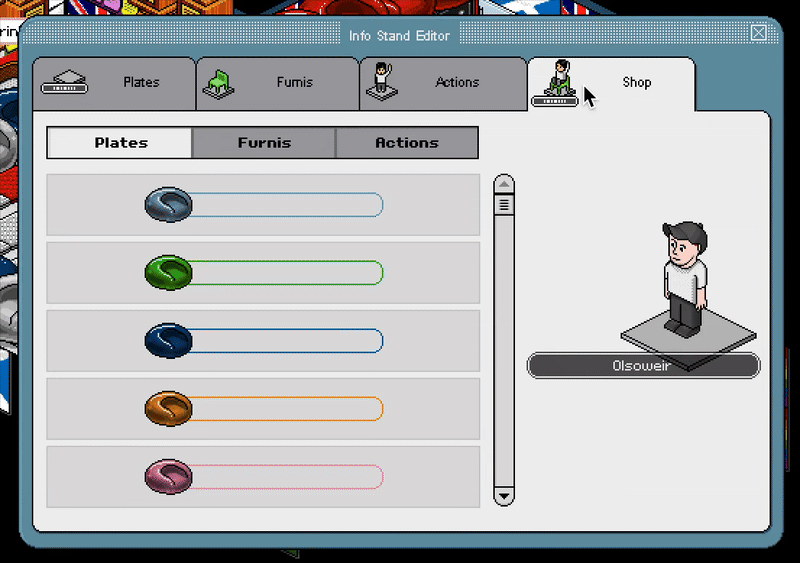Click the scrollbar up arrow
The image size is (800, 563).
504,185
